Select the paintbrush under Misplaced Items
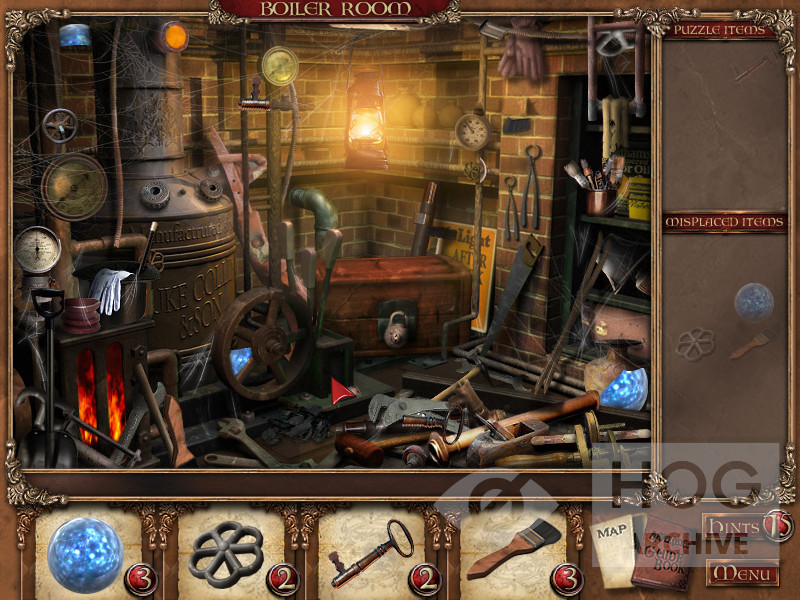The width and height of the screenshot is (800, 600). click(748, 346)
